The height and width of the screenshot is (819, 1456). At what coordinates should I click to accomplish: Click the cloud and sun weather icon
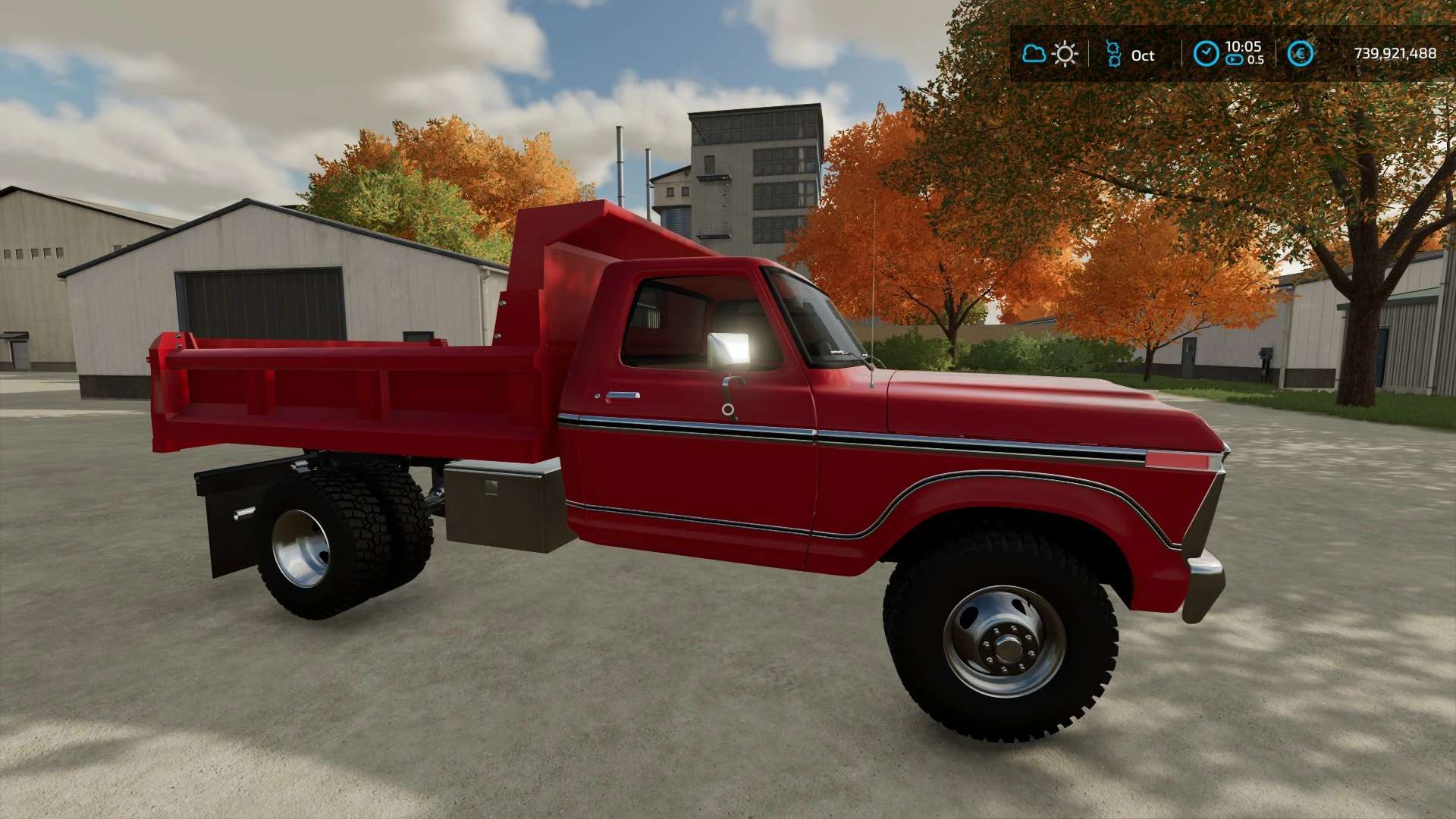[1050, 54]
